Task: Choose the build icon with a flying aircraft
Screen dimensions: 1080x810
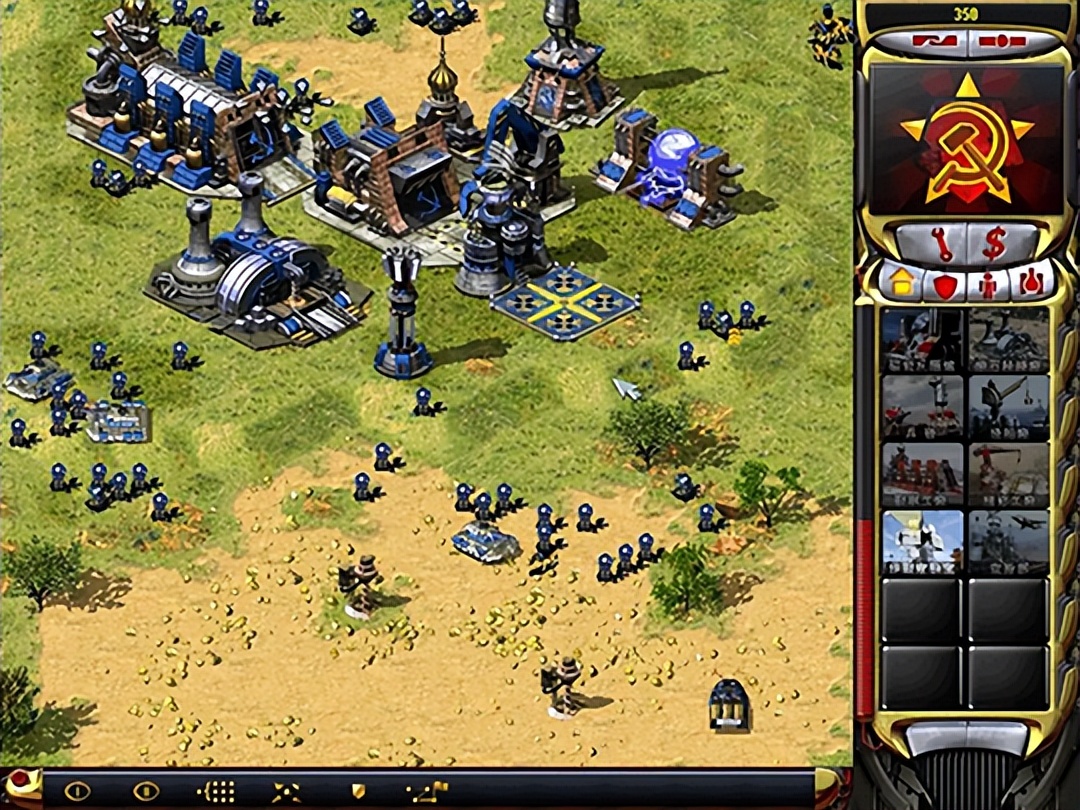Action: [x=1008, y=541]
